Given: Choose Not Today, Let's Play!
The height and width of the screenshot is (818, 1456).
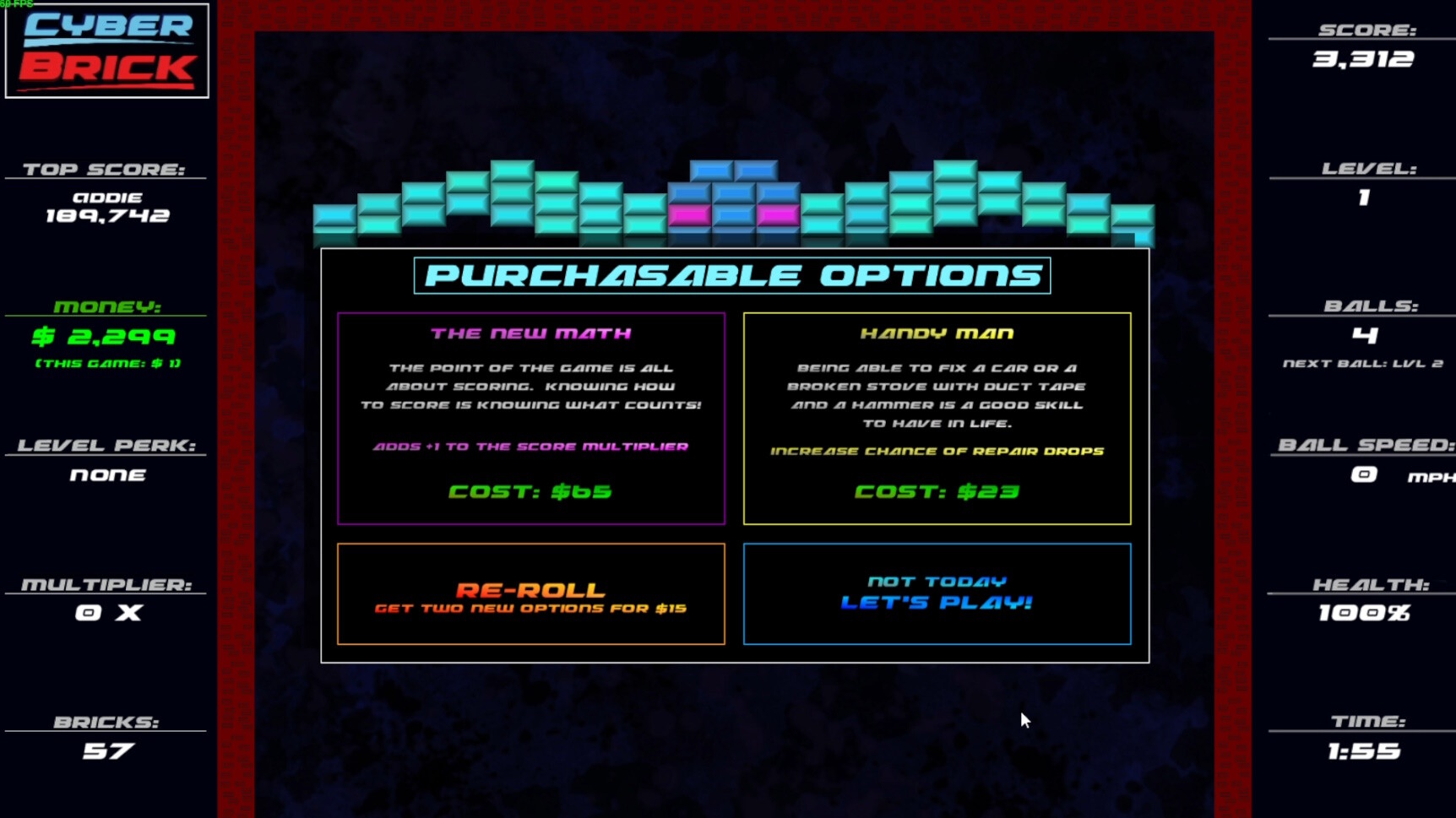Looking at the screenshot, I should 937,592.
